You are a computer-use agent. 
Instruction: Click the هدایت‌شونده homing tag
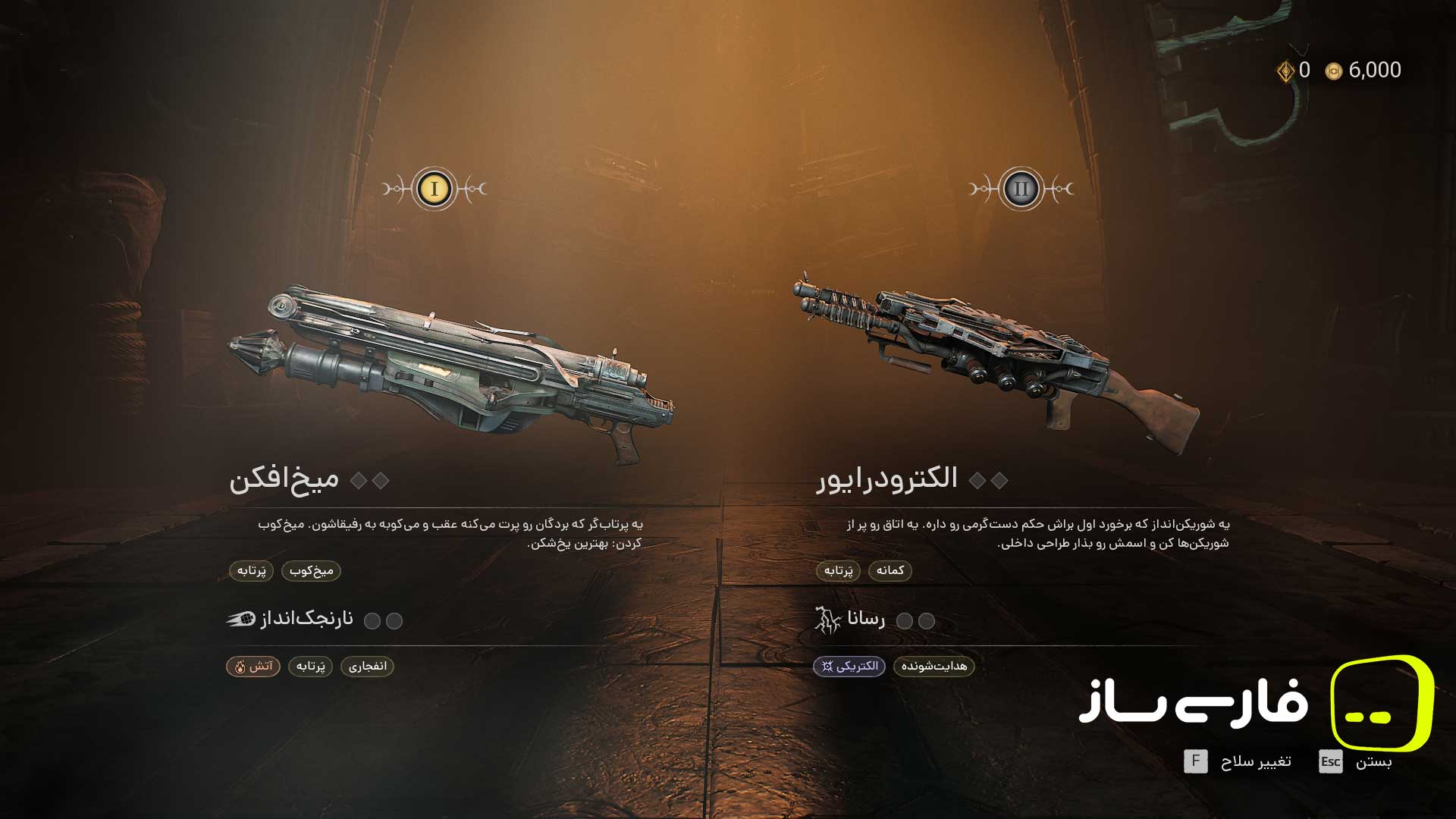click(x=934, y=667)
